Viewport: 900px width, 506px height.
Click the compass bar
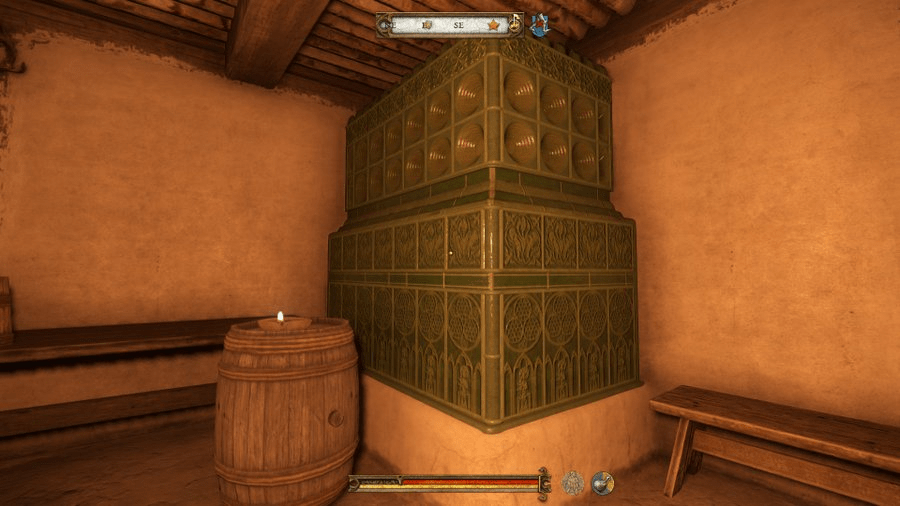click(x=450, y=24)
